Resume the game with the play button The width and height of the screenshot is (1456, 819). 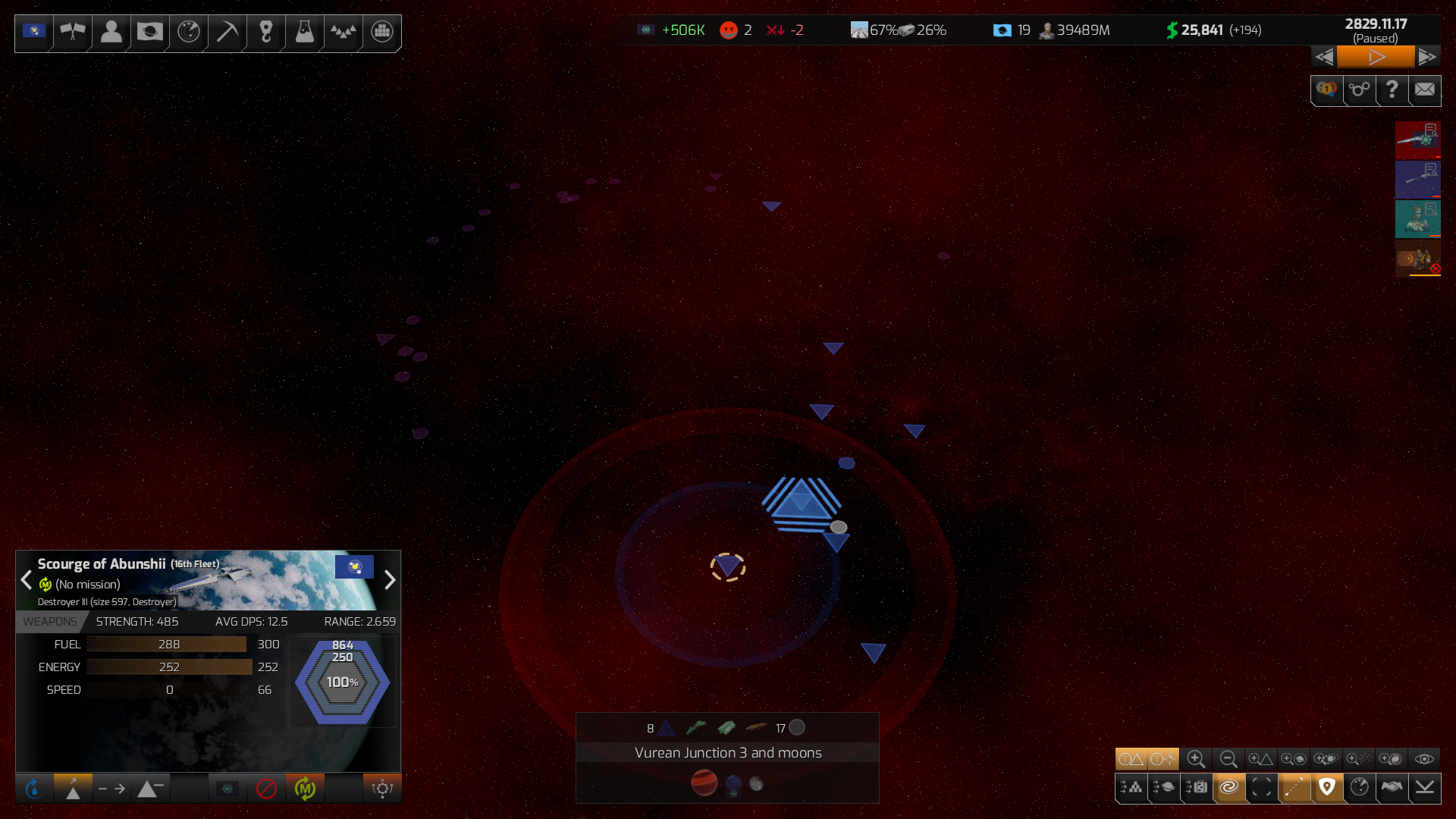pos(1376,57)
